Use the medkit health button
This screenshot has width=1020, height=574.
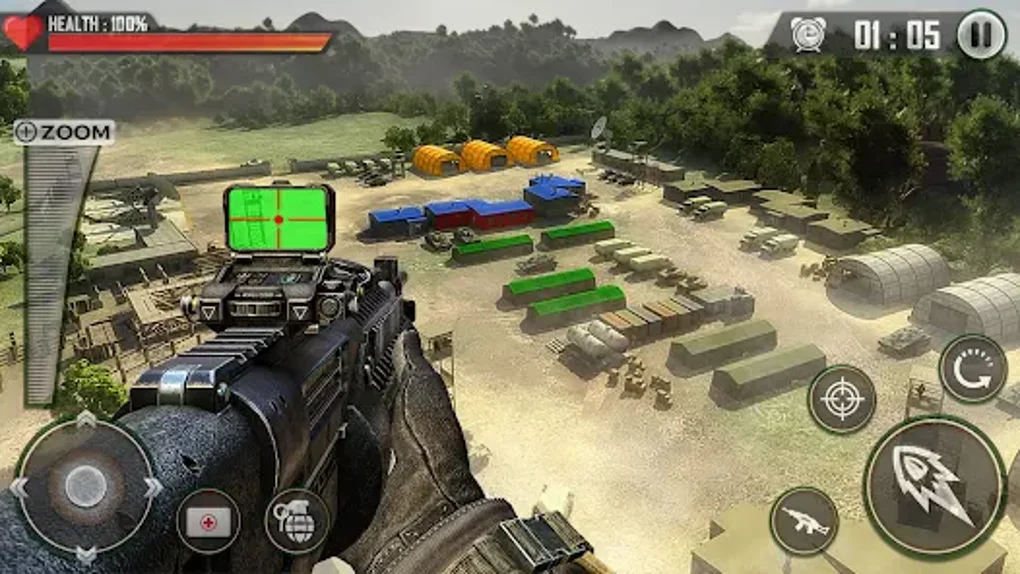pos(208,521)
